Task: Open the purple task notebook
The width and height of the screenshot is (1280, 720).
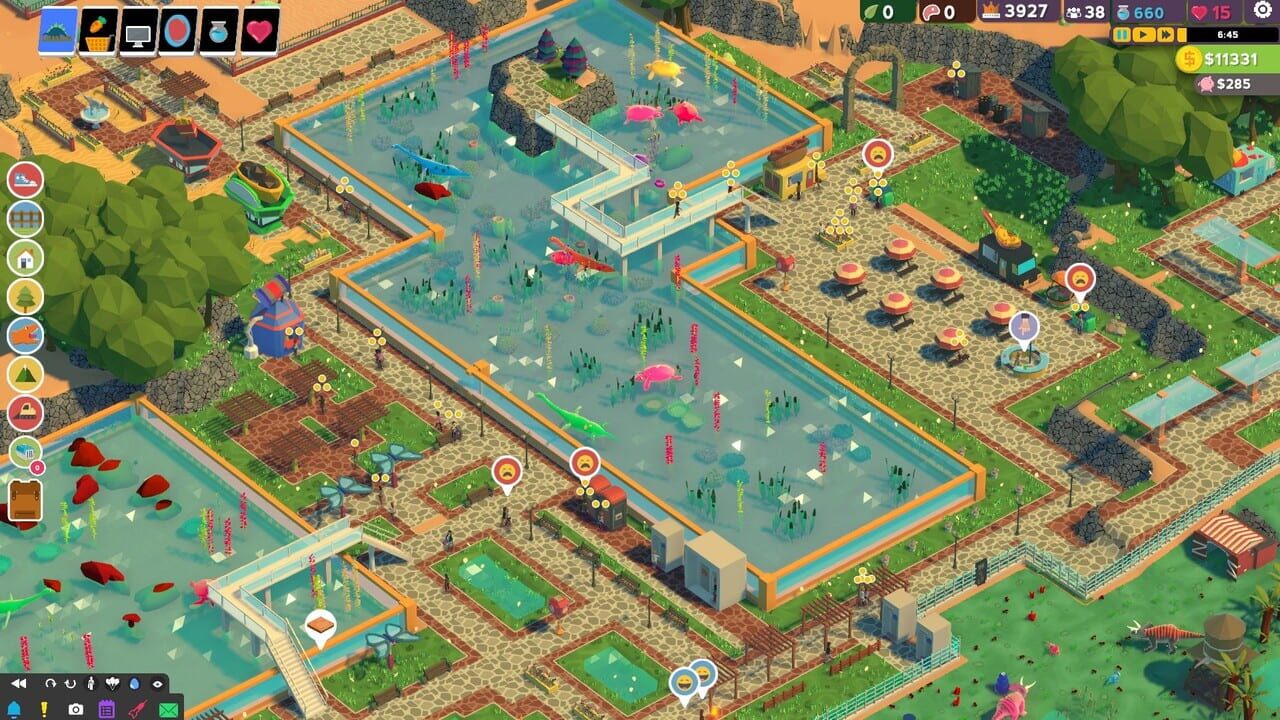Action: (x=107, y=708)
